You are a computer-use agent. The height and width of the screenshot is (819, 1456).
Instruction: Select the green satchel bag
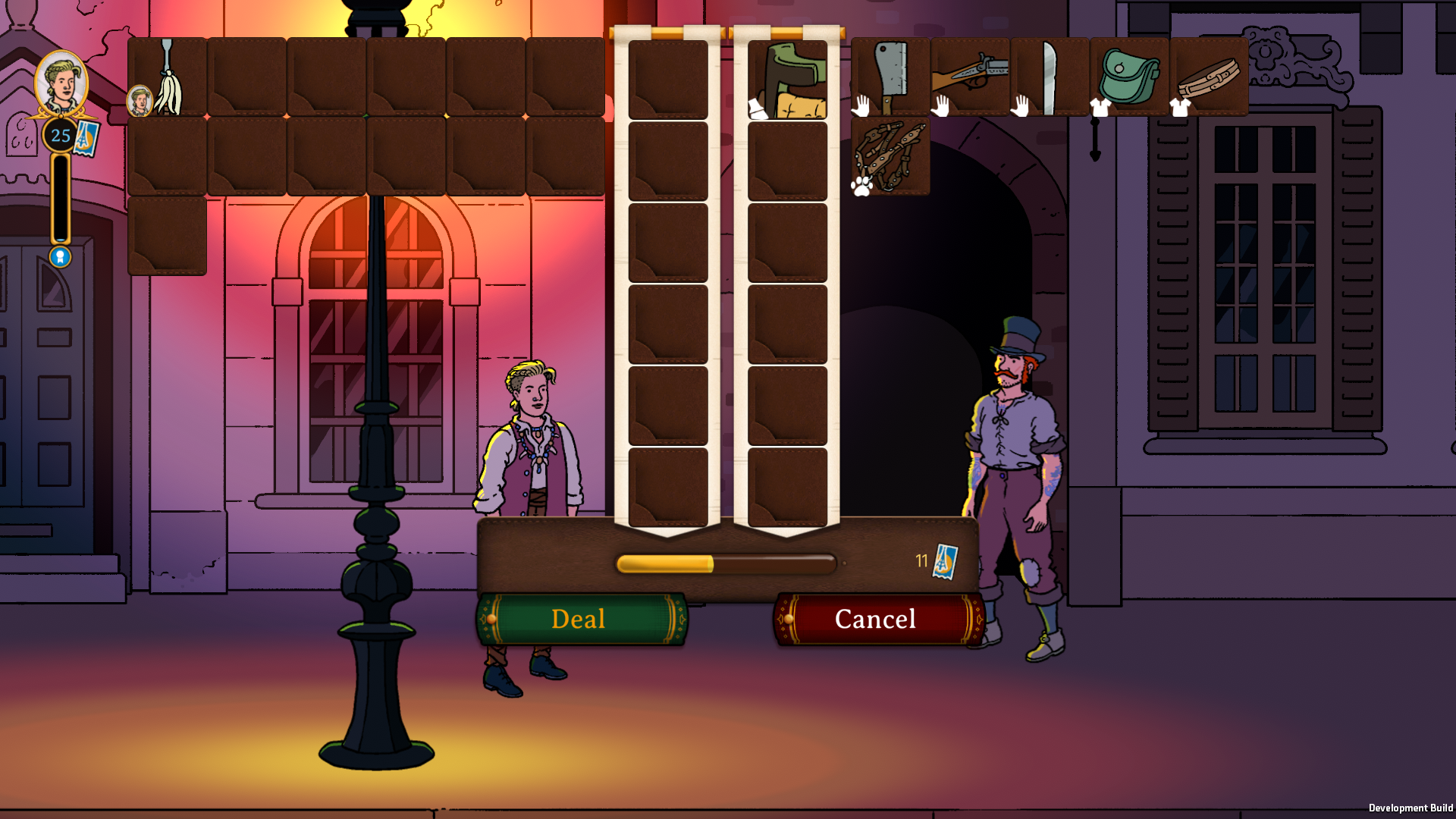click(1129, 77)
